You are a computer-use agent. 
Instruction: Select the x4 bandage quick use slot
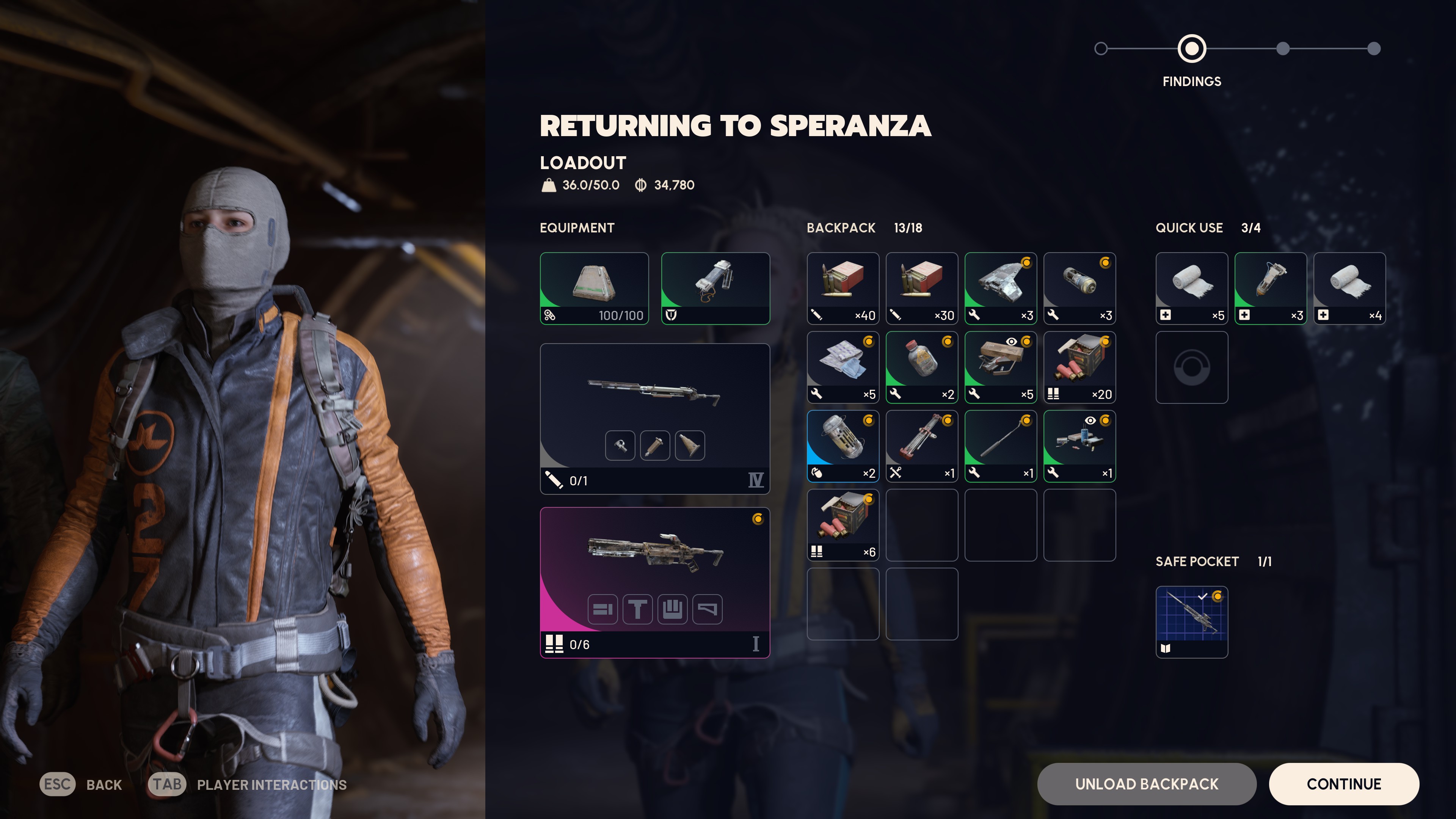(x=1349, y=288)
